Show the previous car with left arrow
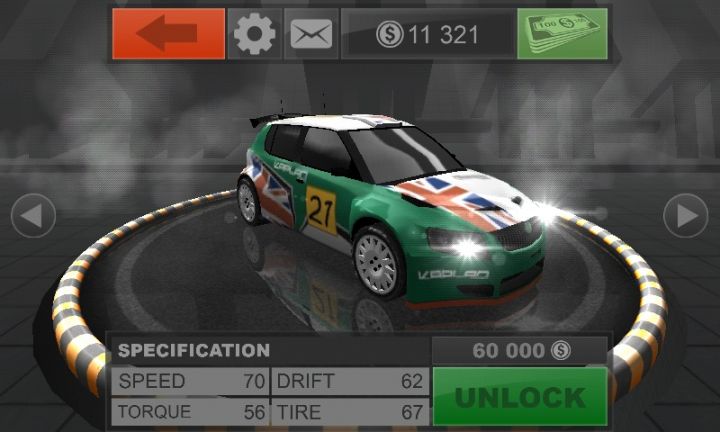Image resolution: width=720 pixels, height=432 pixels. point(33,216)
